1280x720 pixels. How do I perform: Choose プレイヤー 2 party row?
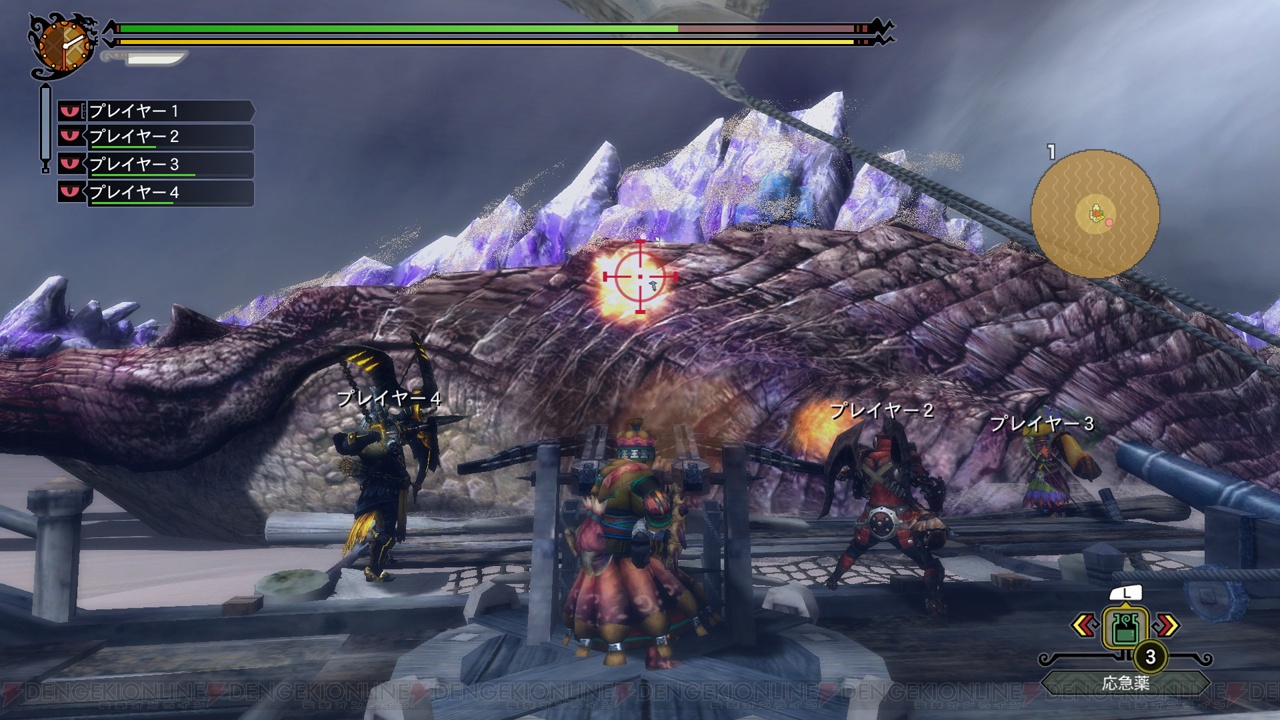click(x=155, y=137)
